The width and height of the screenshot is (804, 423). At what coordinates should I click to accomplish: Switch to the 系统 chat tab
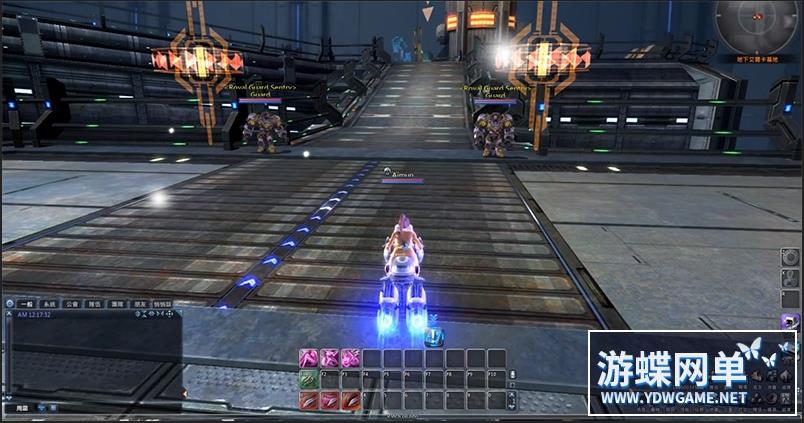(x=50, y=303)
